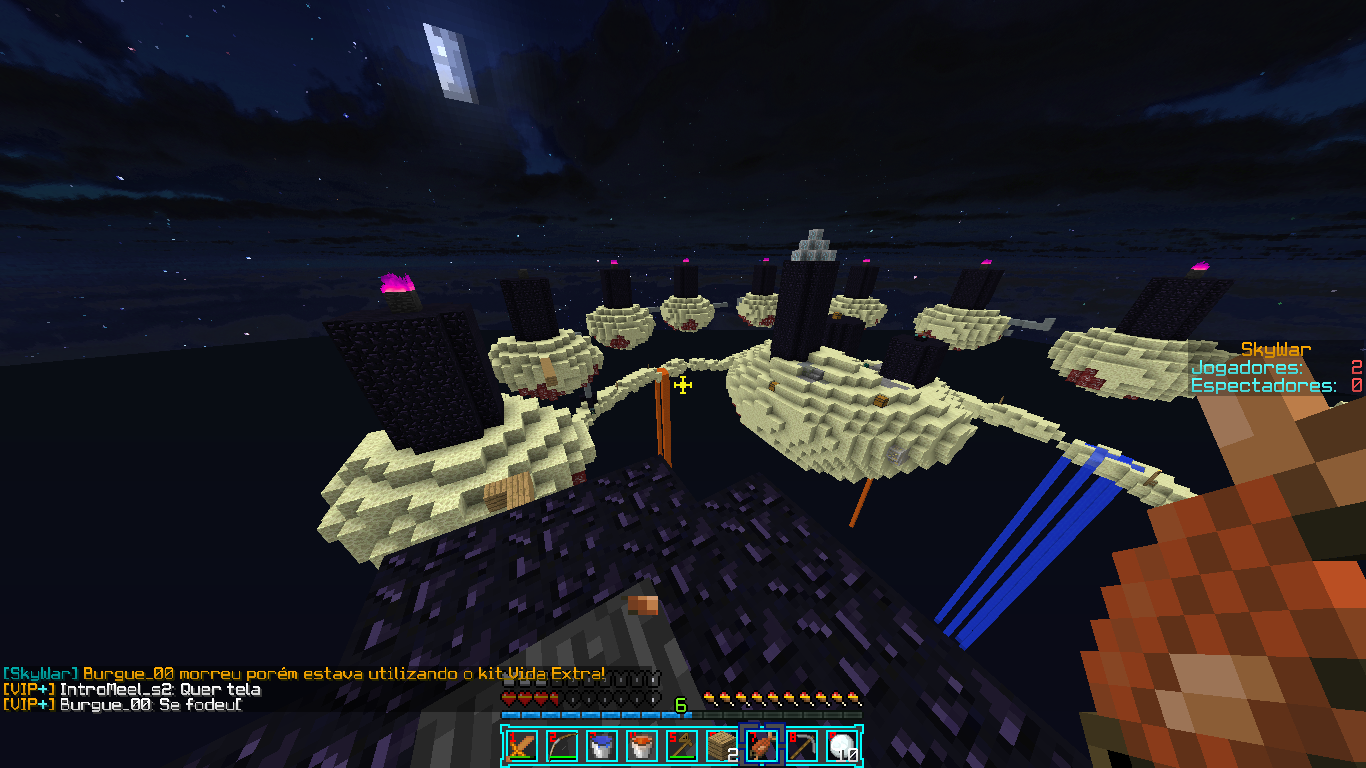Choose the lava bucket slot

(640, 745)
